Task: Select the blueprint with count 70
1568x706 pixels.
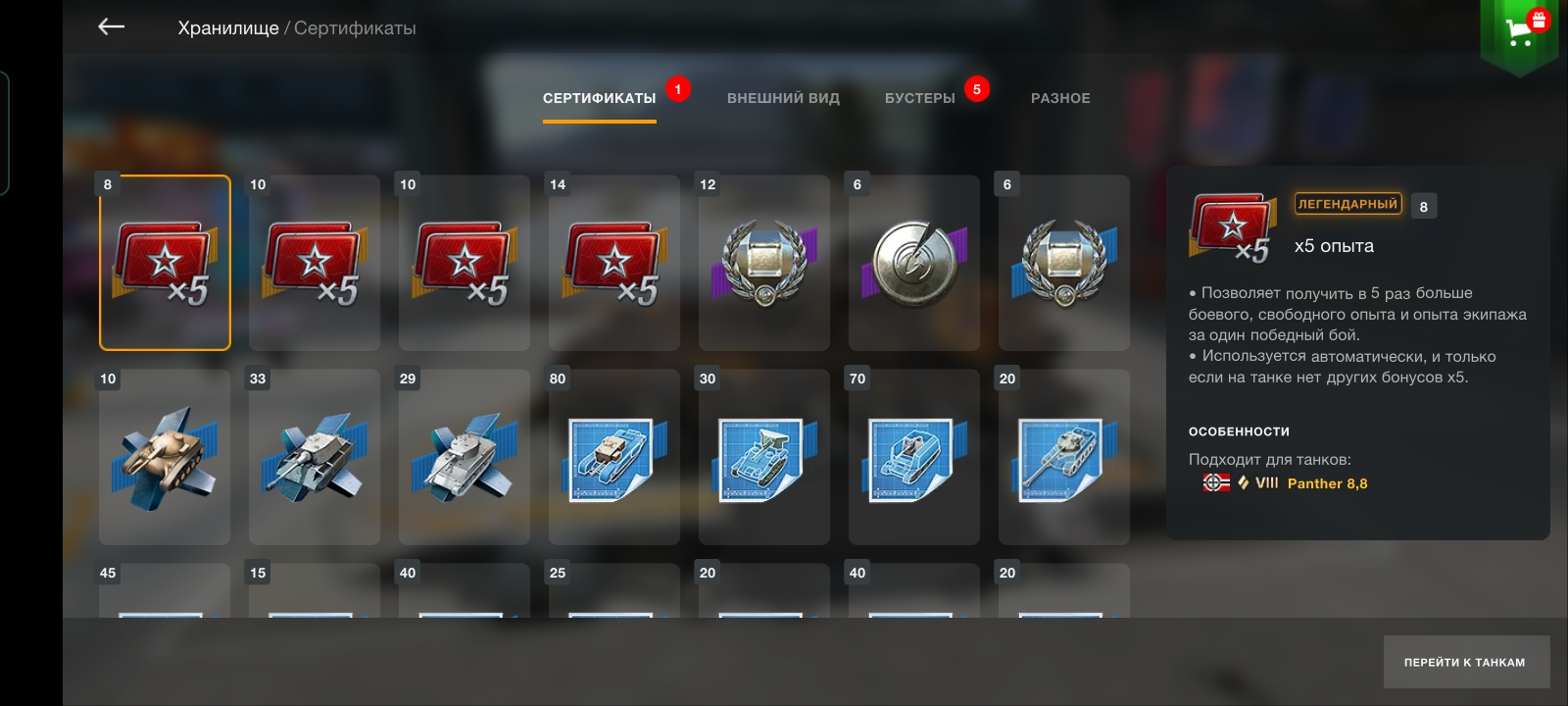Action: [x=914, y=457]
